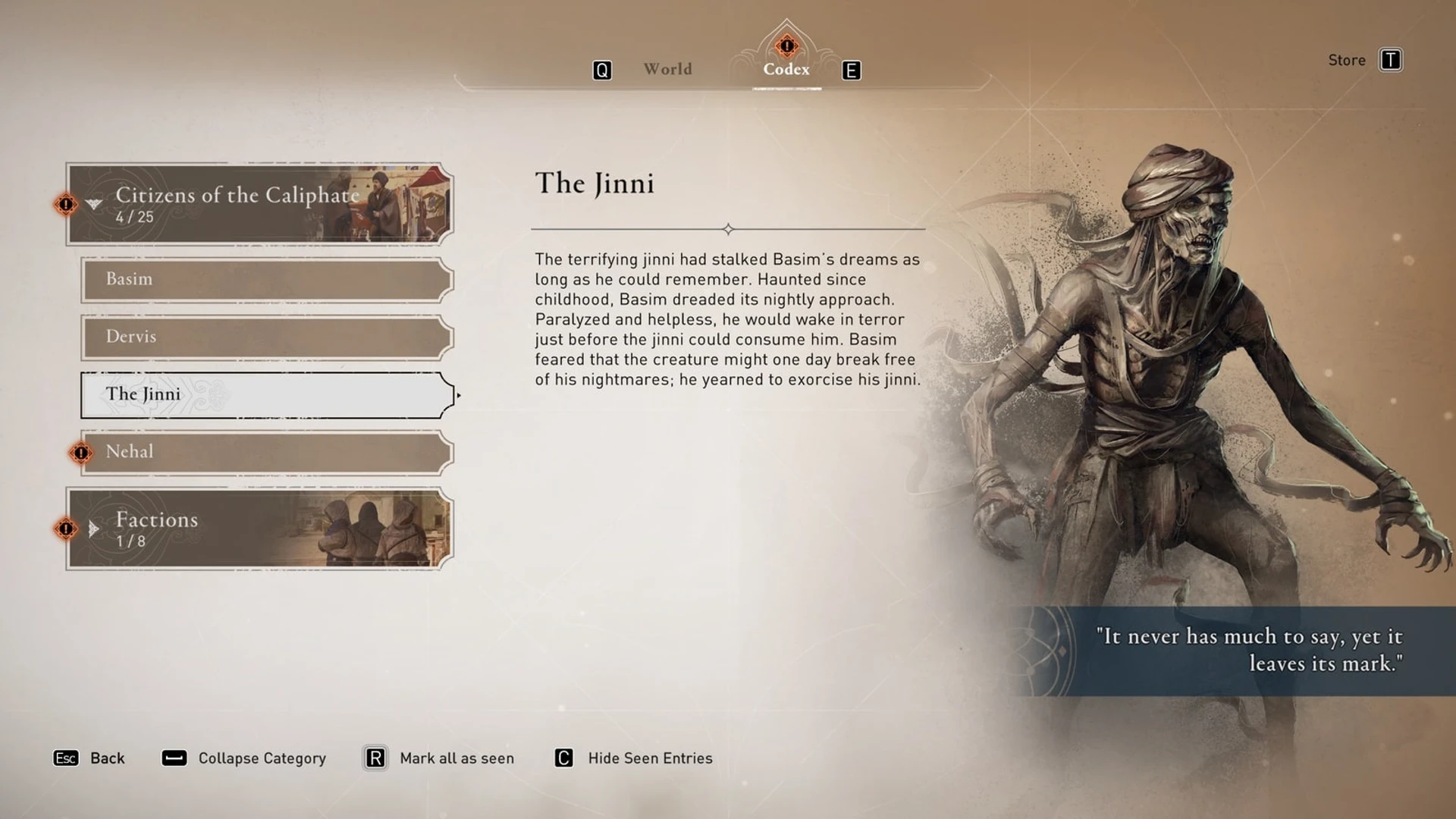View the Nehal codex entry

[x=267, y=453]
